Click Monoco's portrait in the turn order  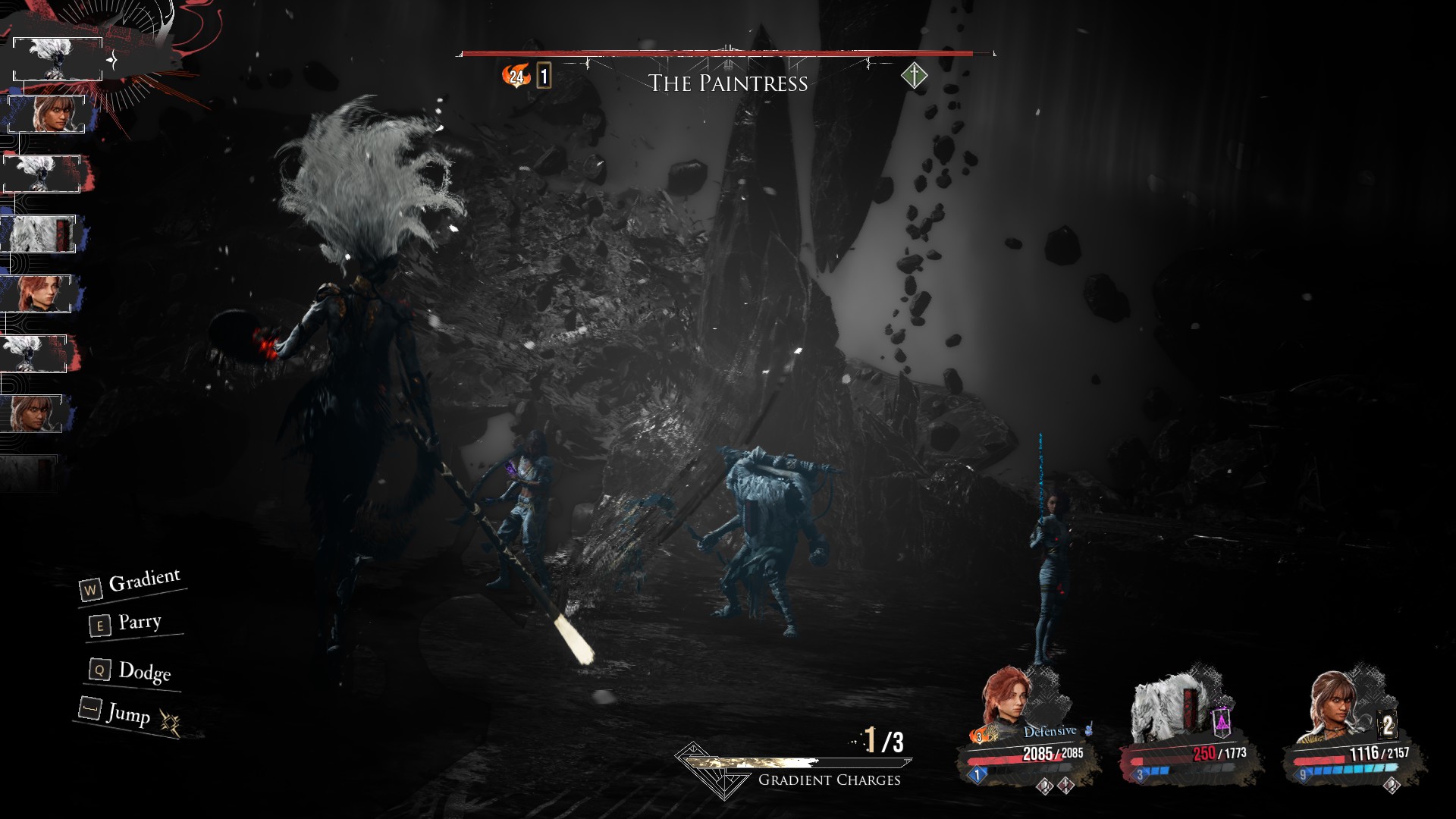39,234
